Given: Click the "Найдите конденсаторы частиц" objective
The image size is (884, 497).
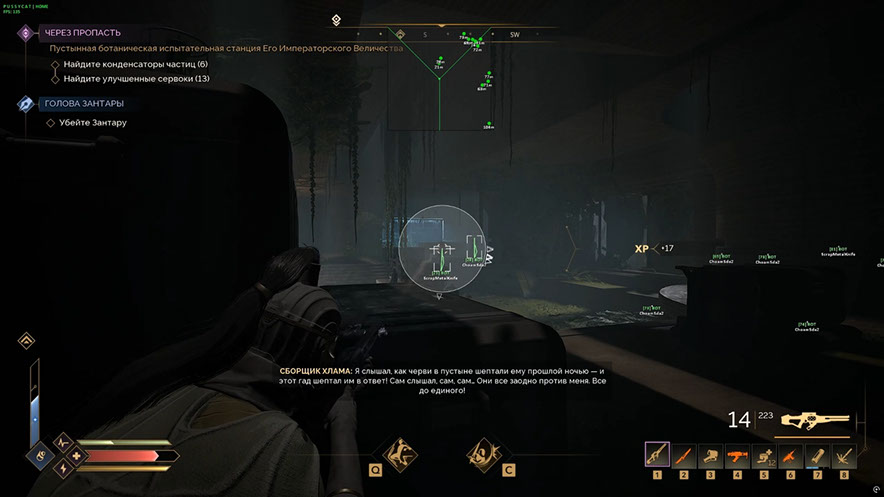Looking at the screenshot, I should point(135,64).
